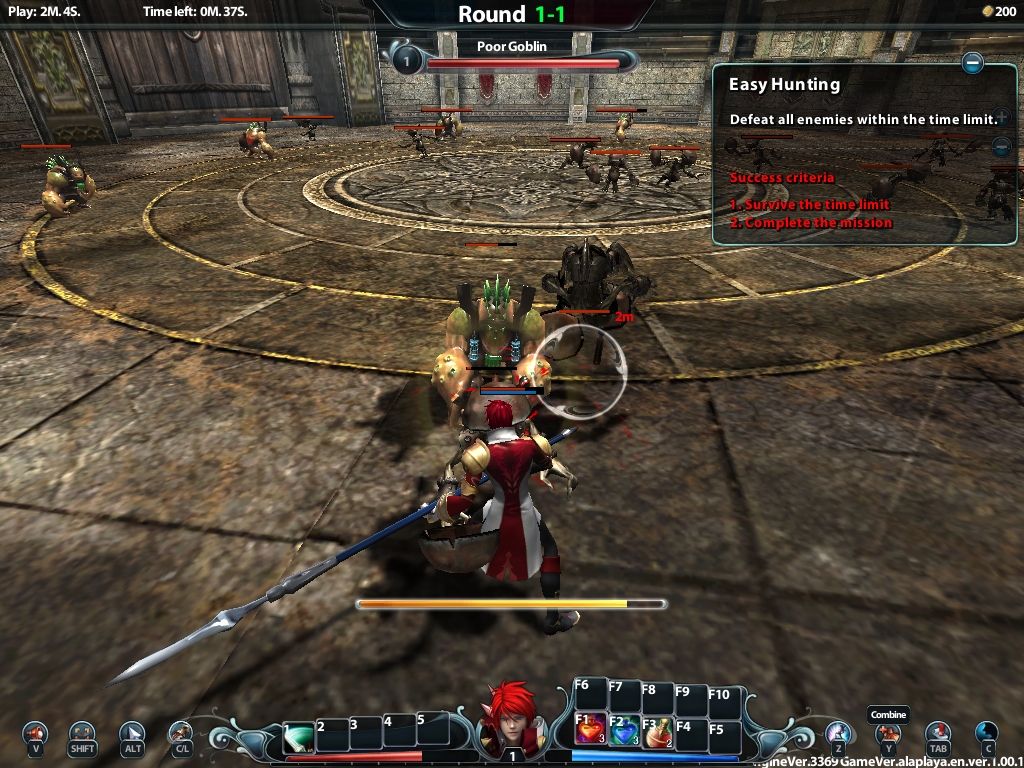The width and height of the screenshot is (1024, 768).
Task: Click the character icon above C/L
Action: (181, 733)
